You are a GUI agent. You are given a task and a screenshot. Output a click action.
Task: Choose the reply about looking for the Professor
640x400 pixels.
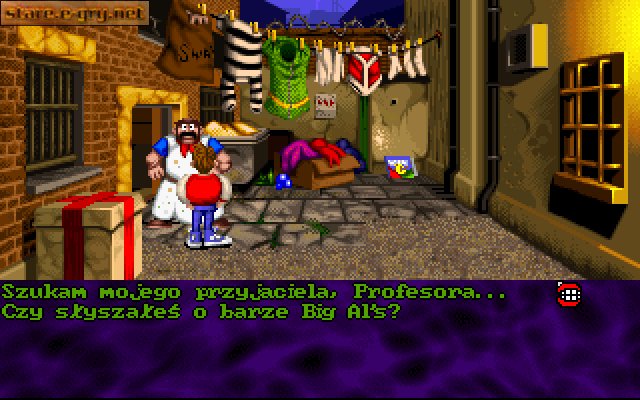click(254, 292)
